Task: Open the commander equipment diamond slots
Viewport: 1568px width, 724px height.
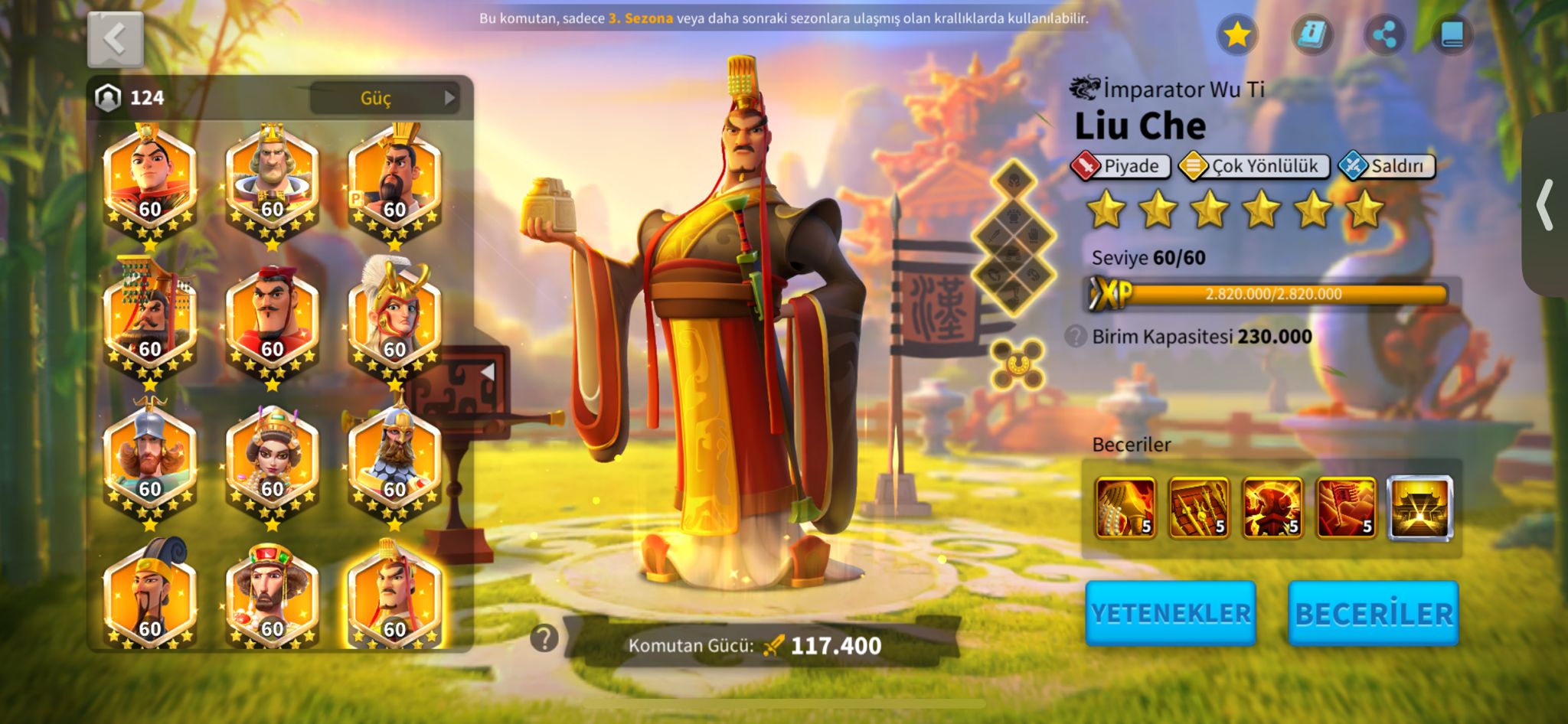Action: click(x=1014, y=239)
